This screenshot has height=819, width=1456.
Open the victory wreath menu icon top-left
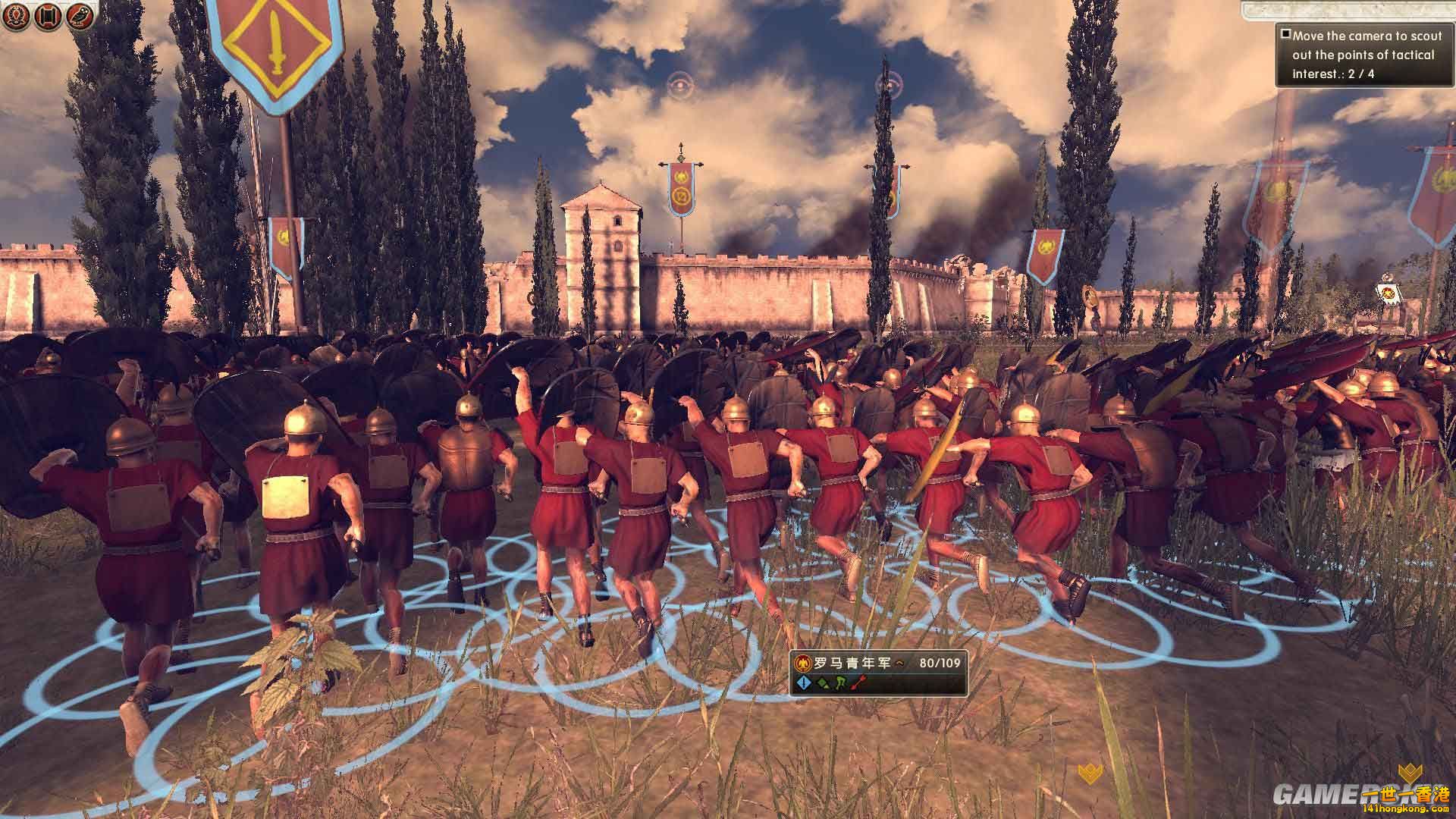click(17, 15)
